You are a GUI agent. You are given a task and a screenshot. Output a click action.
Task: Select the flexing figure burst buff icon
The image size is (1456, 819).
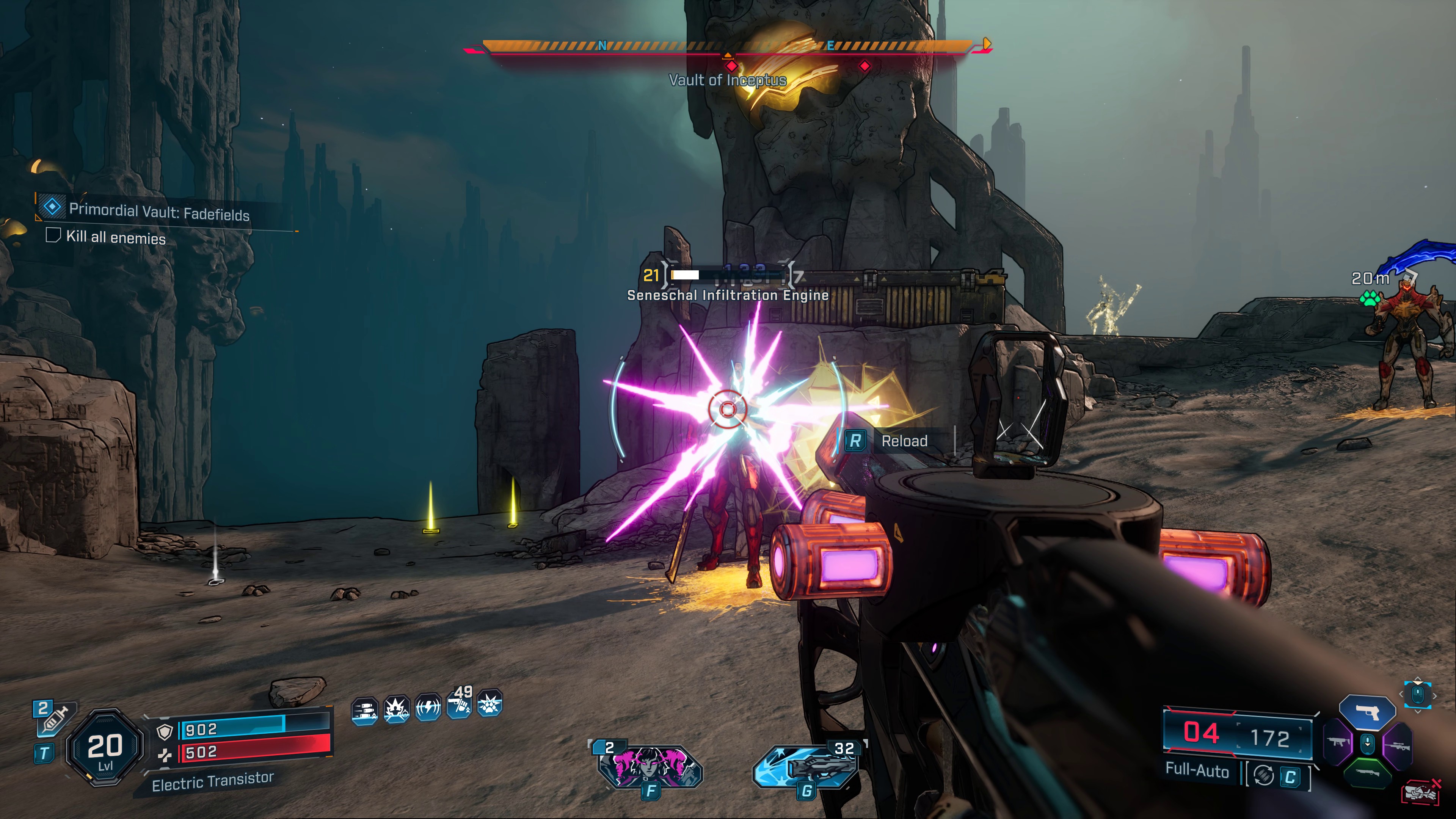click(396, 709)
